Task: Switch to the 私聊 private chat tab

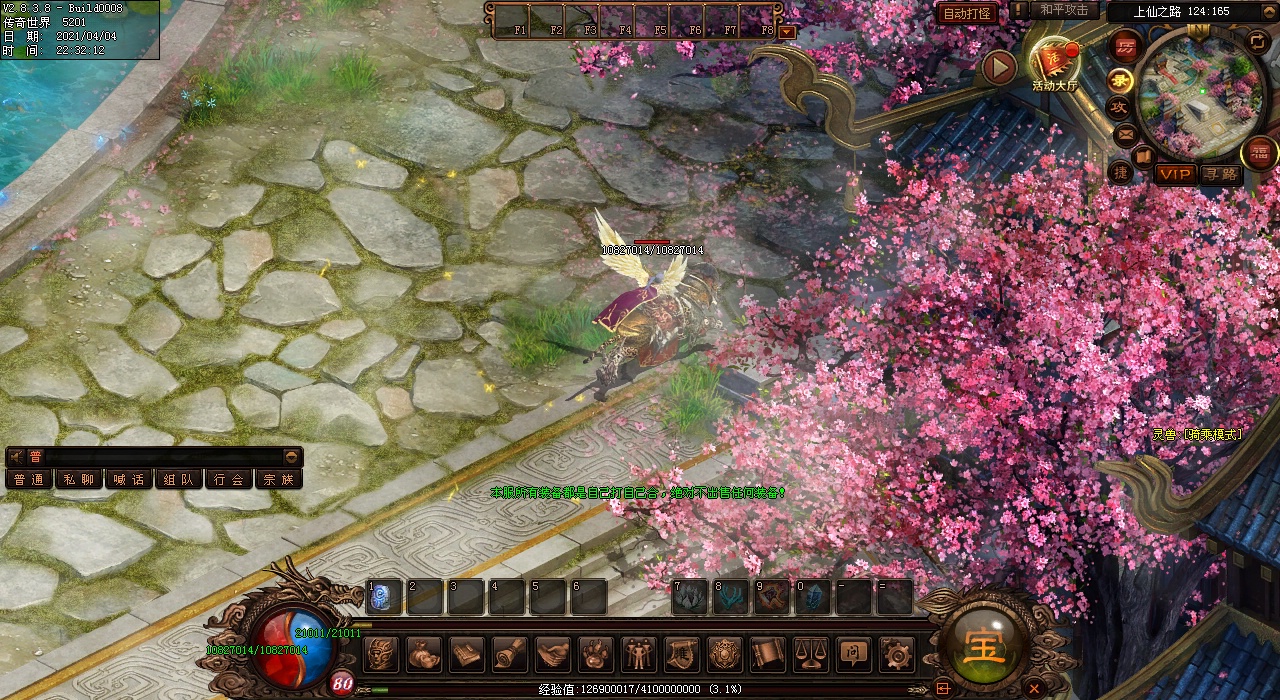Action: [78, 479]
